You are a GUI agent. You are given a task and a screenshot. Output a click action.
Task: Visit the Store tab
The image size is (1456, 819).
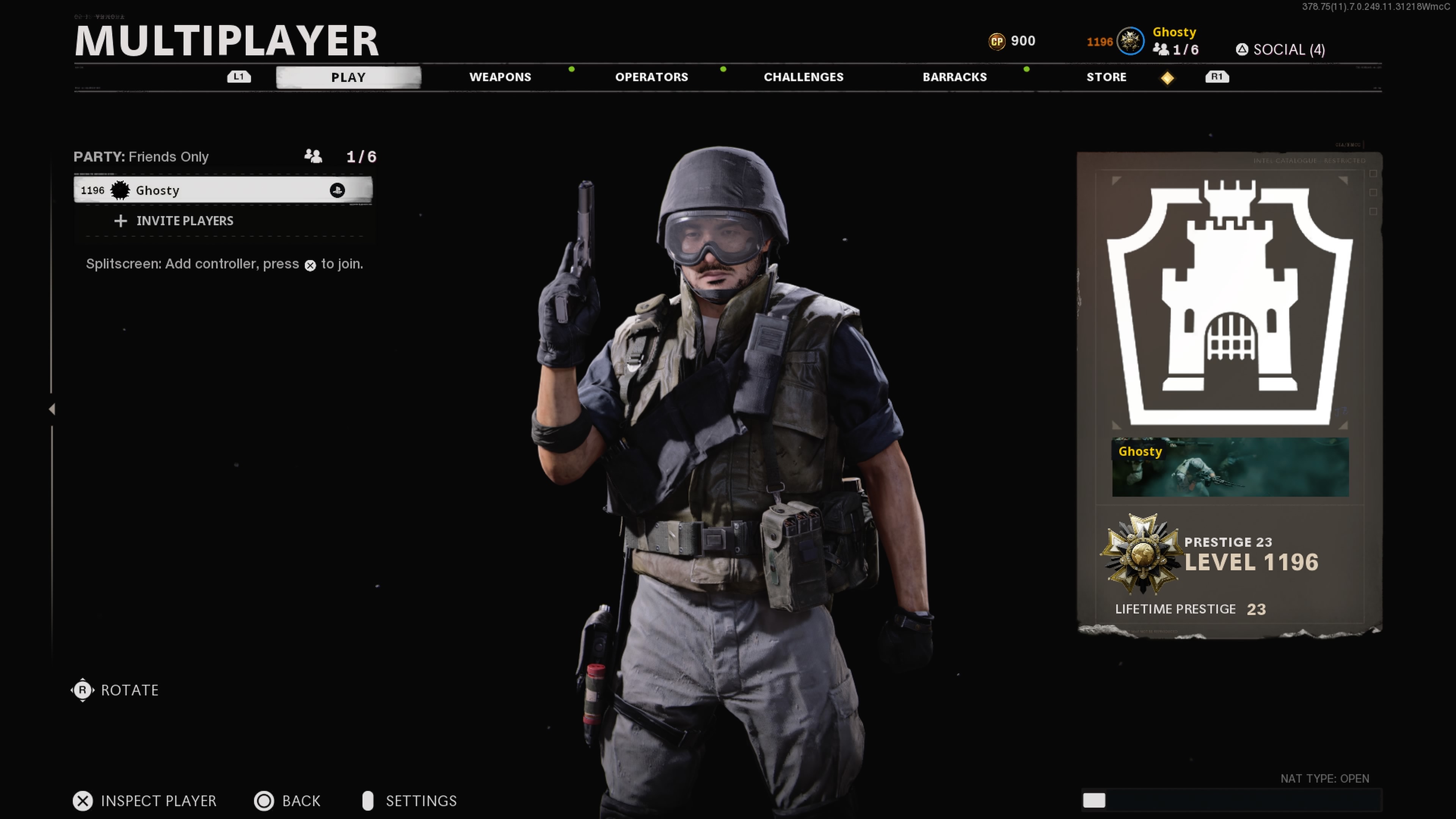click(1106, 77)
